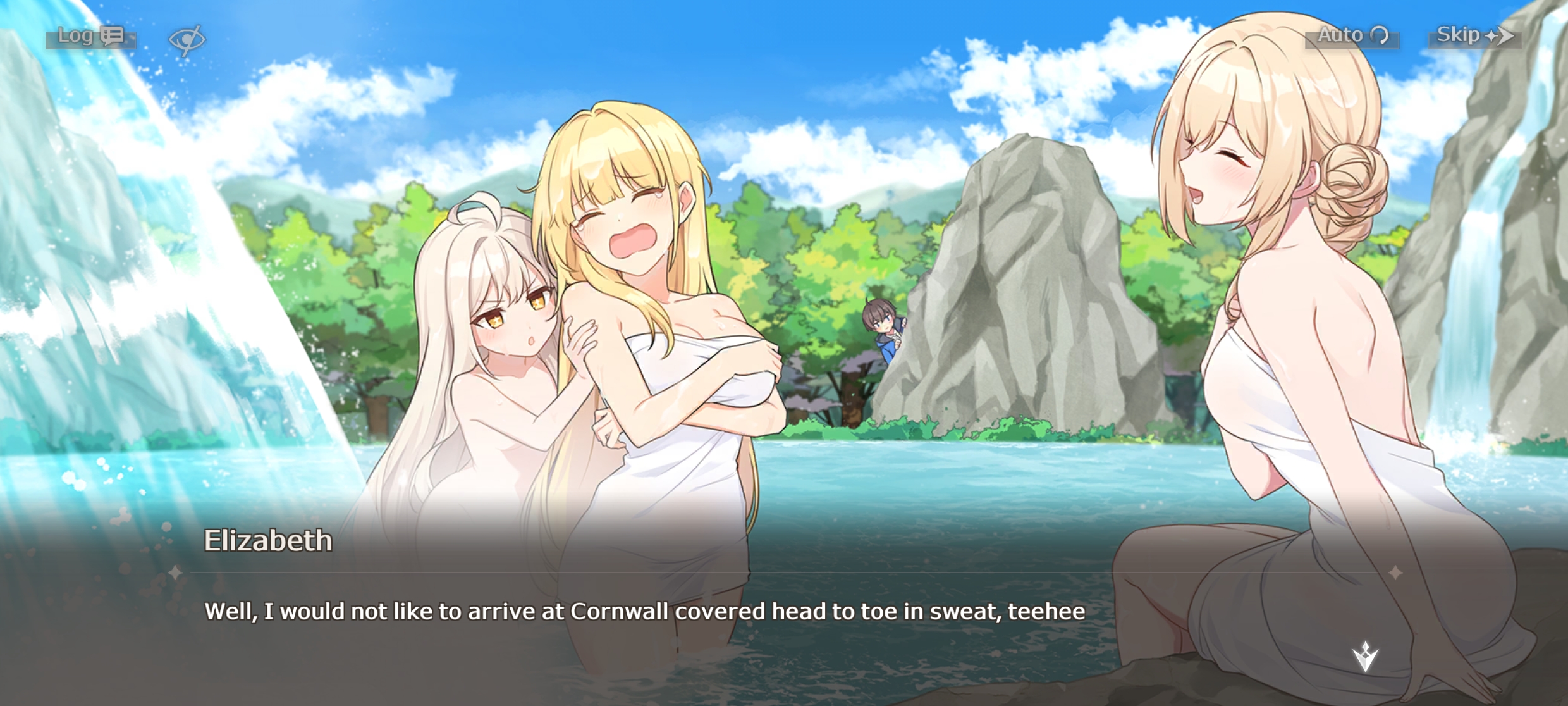
Task: Skip the story scene
Action: pyautogui.click(x=1474, y=36)
